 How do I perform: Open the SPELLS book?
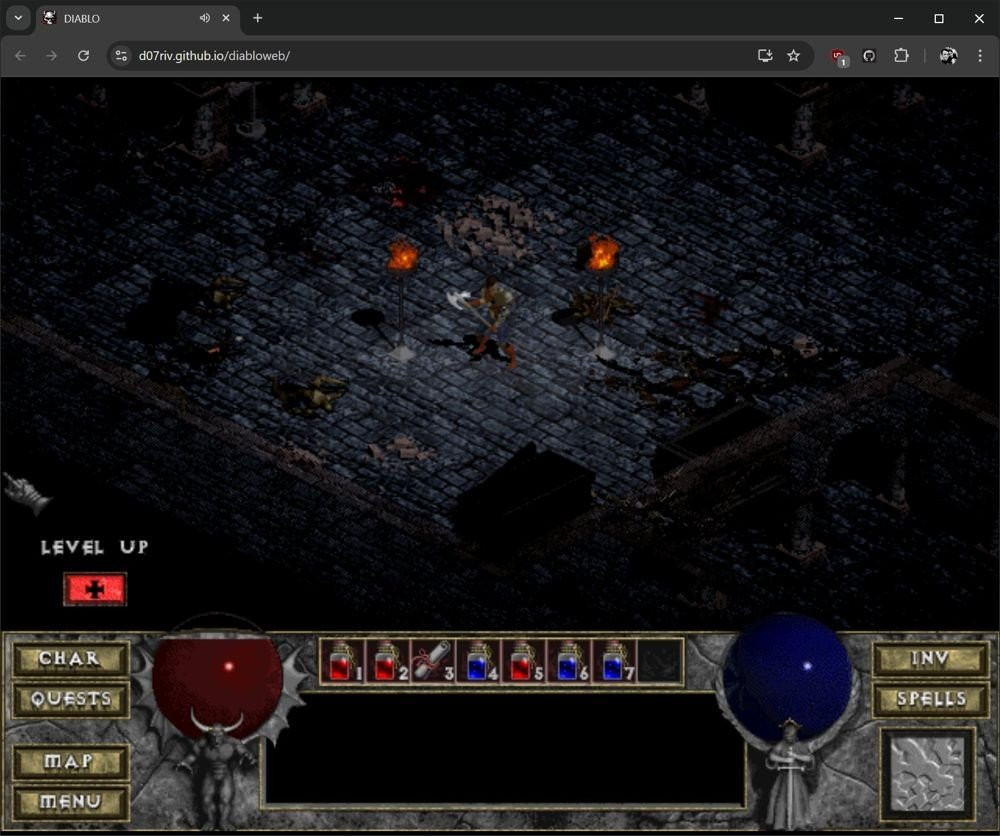tap(930, 698)
